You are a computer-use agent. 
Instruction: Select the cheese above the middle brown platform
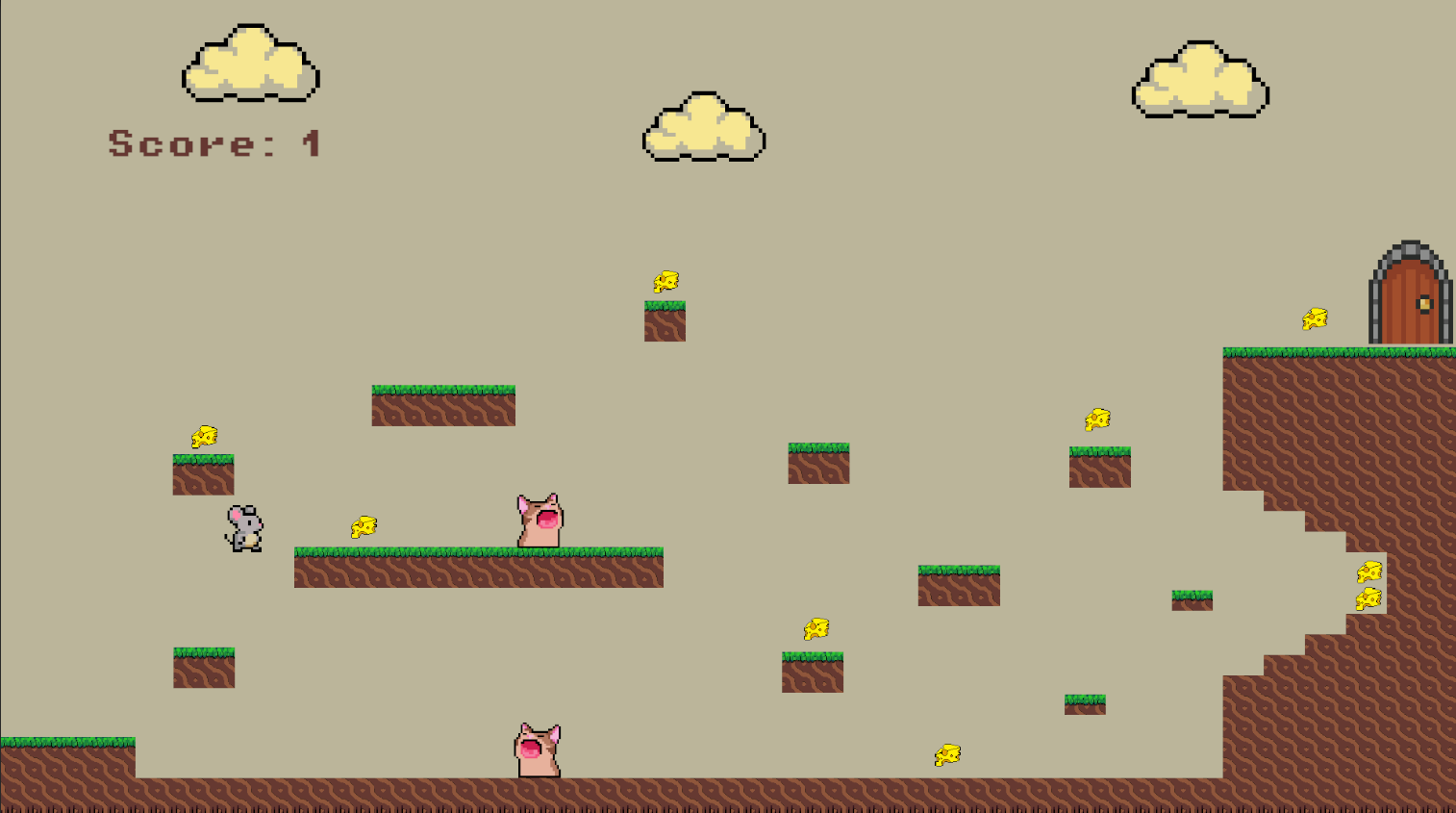(814, 626)
